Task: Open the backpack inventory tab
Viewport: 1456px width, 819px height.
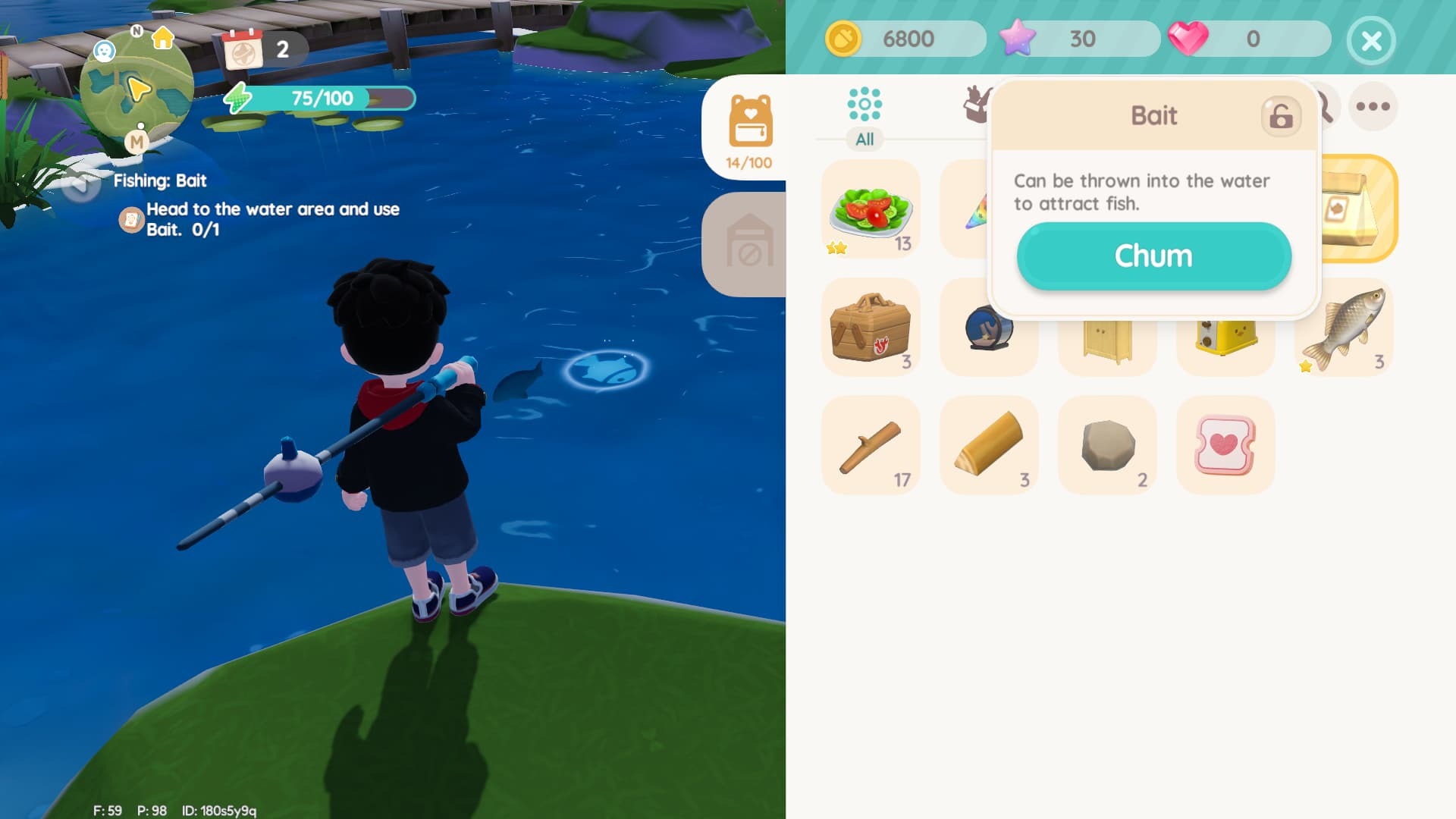Action: click(x=749, y=129)
